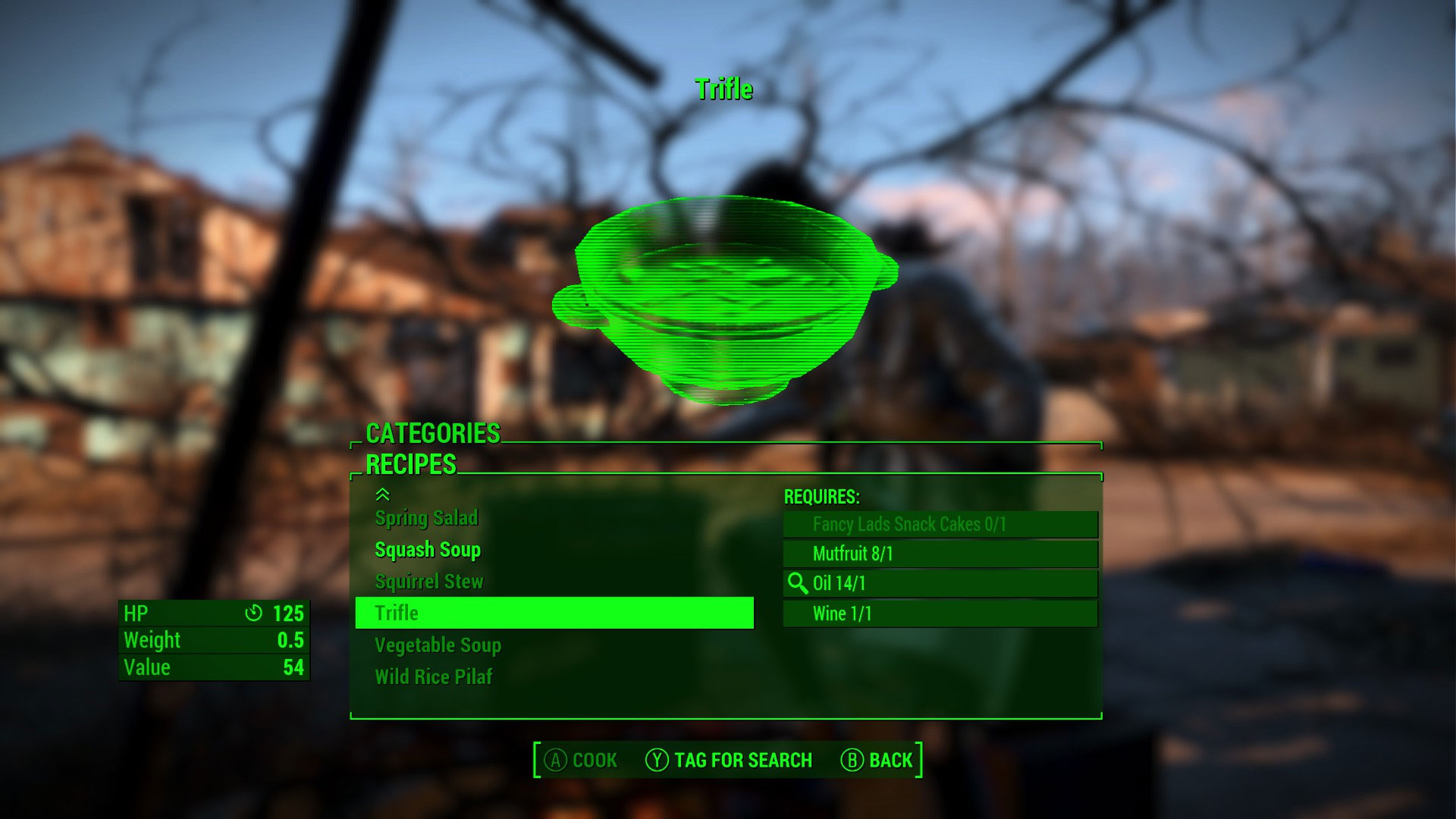Select the Spring Salad recipe

tap(426, 518)
